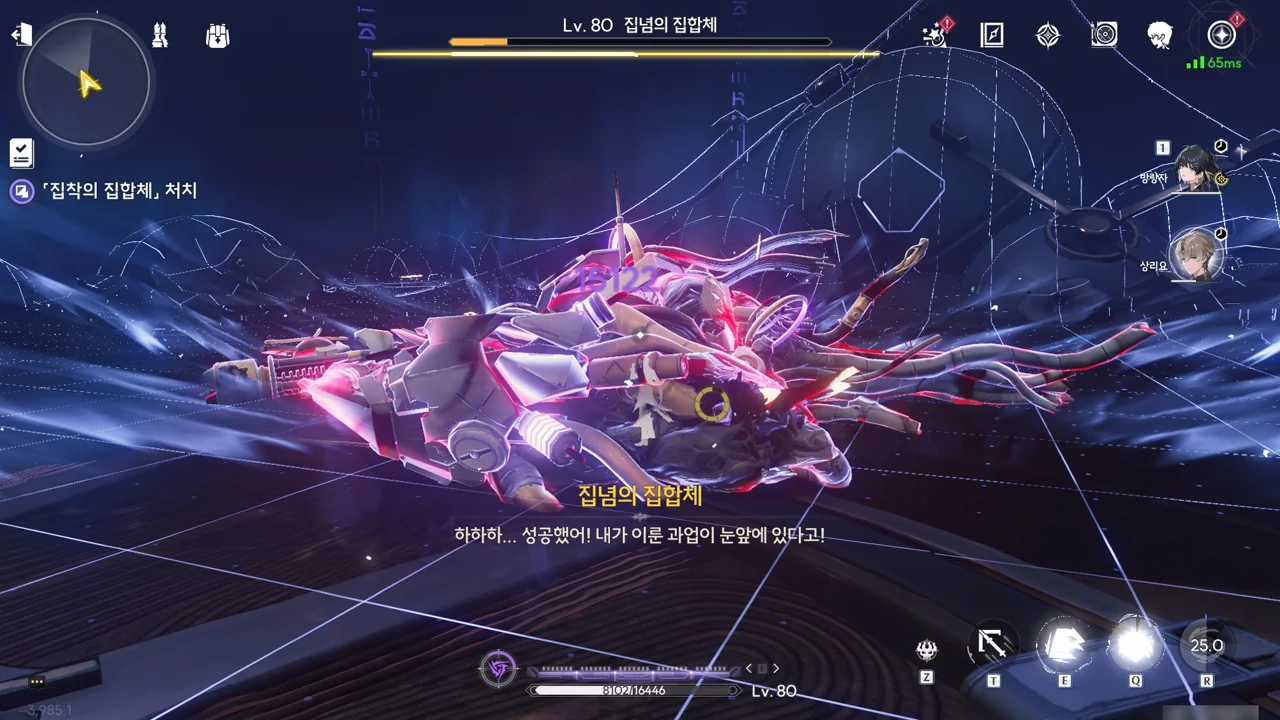Screen dimensions: 1280x720
Task: Activate the glowing resonance skill icon
Action: (x=1064, y=644)
